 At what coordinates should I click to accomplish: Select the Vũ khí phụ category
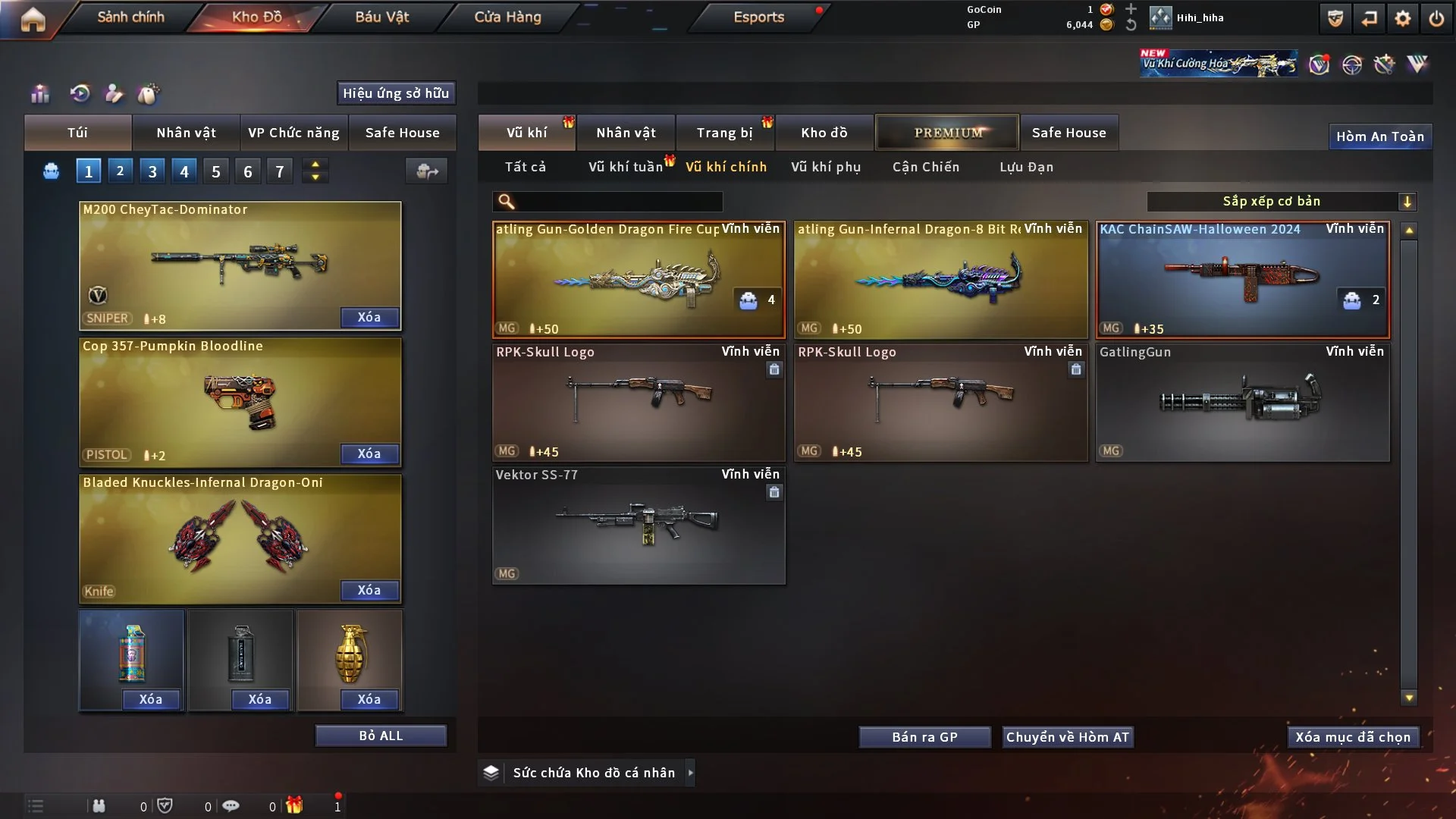pos(825,167)
